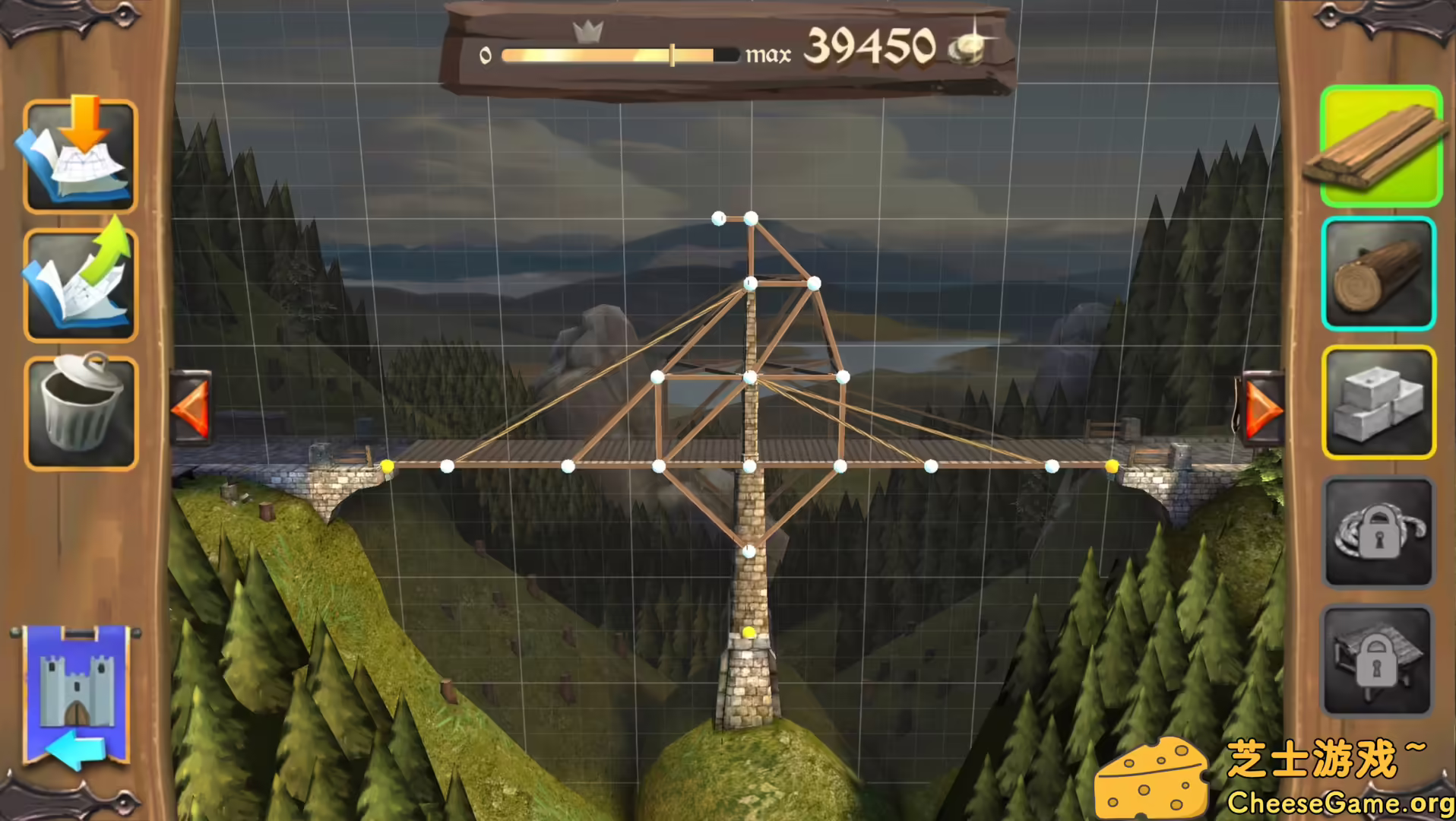Click the budget progress bar marker
Viewport: 1456px width, 821px height.
[x=673, y=54]
